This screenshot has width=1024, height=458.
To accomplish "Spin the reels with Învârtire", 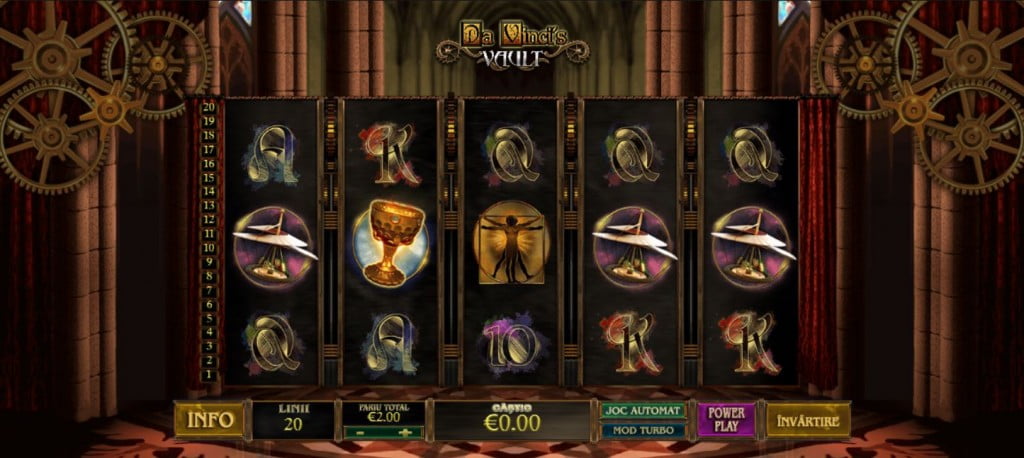I will click(808, 420).
